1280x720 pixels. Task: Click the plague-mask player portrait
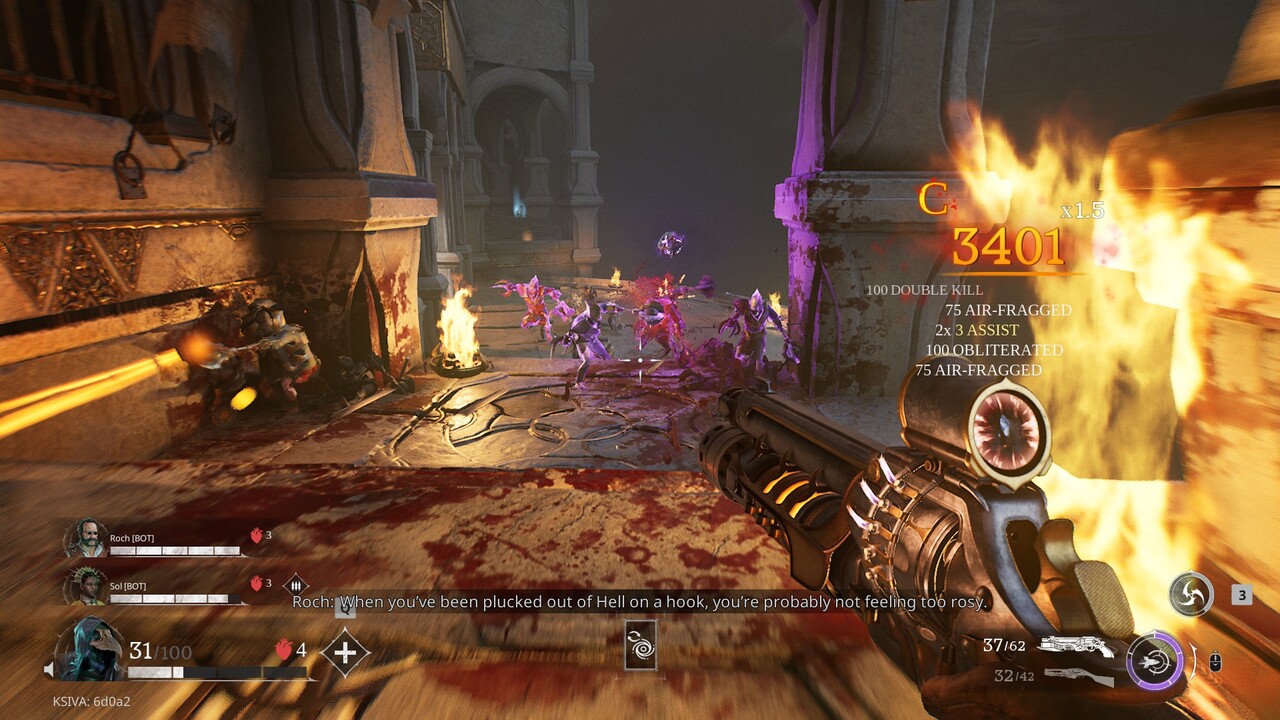89,650
